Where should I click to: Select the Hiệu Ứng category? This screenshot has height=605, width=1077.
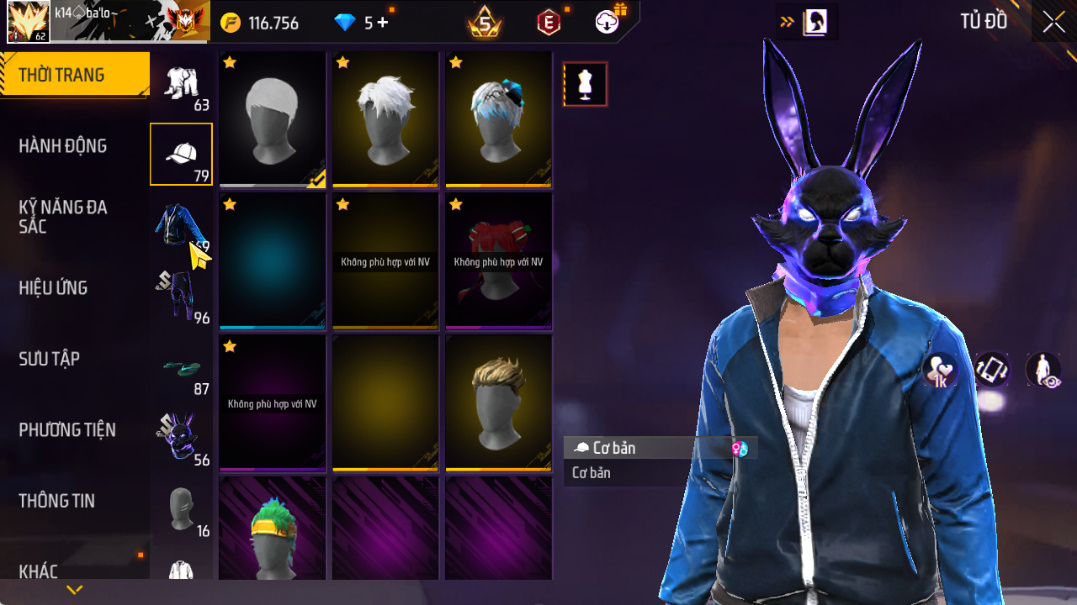53,288
